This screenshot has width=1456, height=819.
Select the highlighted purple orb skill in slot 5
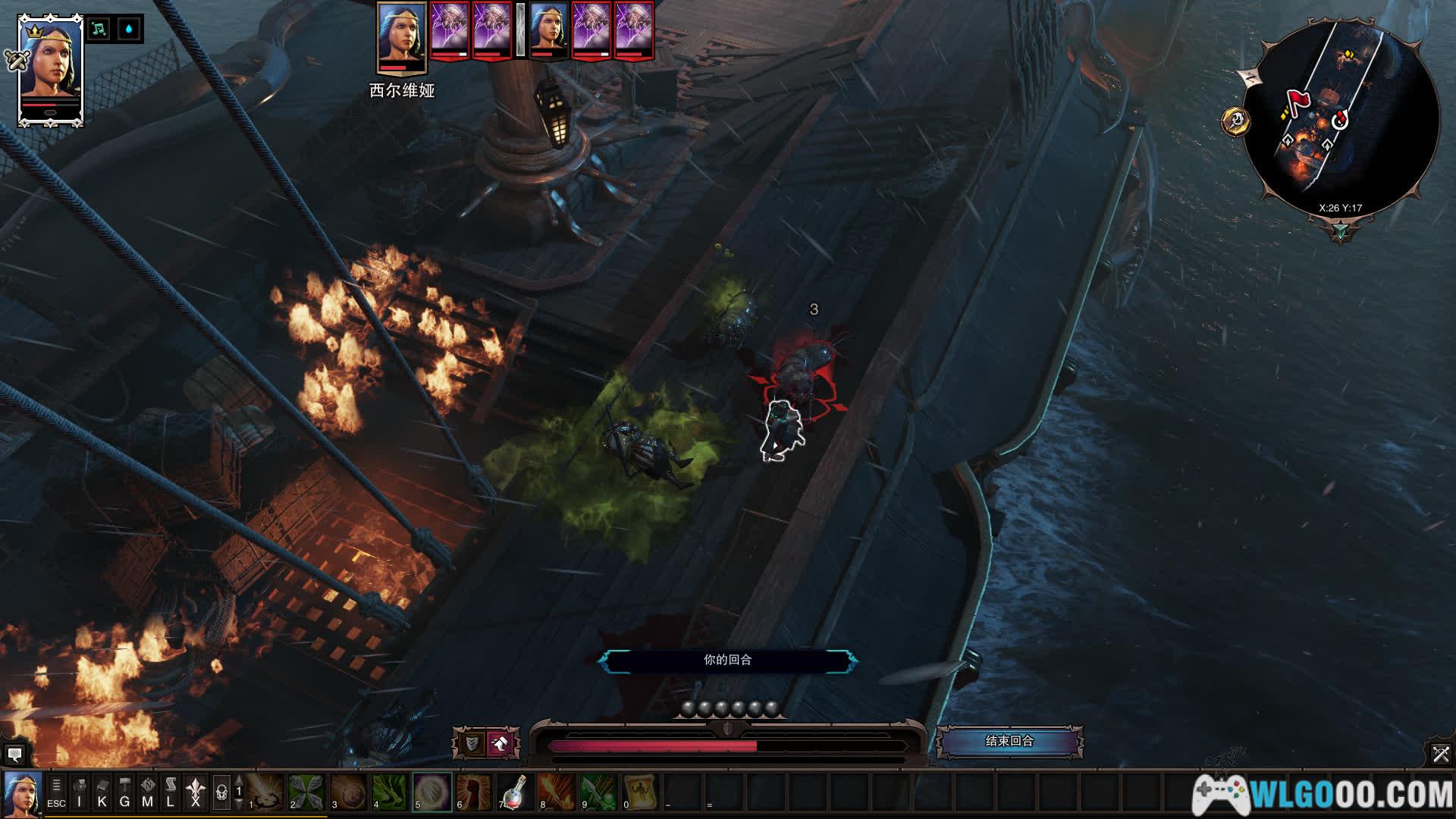pos(432,792)
